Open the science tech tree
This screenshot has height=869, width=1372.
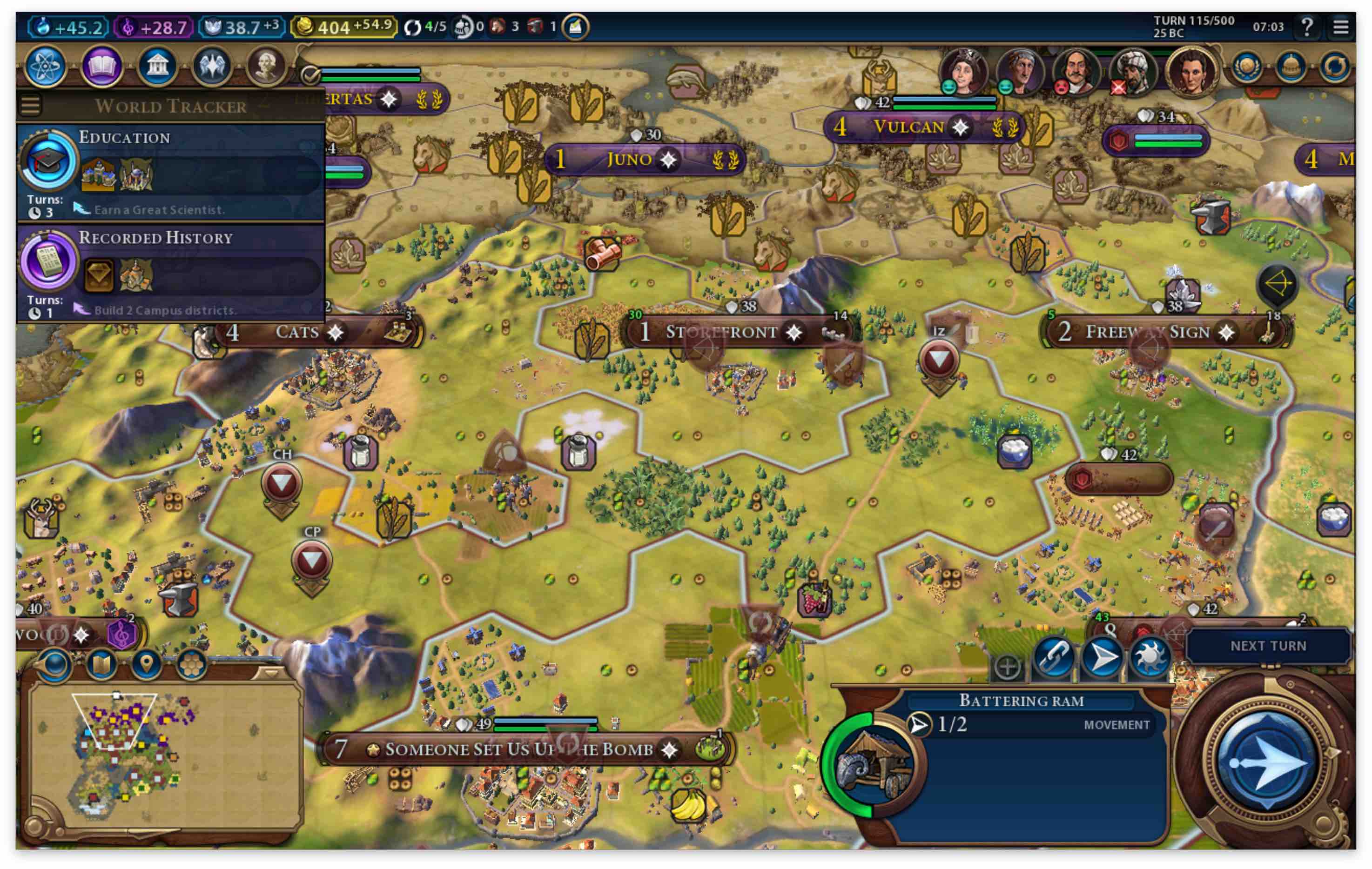[x=45, y=66]
